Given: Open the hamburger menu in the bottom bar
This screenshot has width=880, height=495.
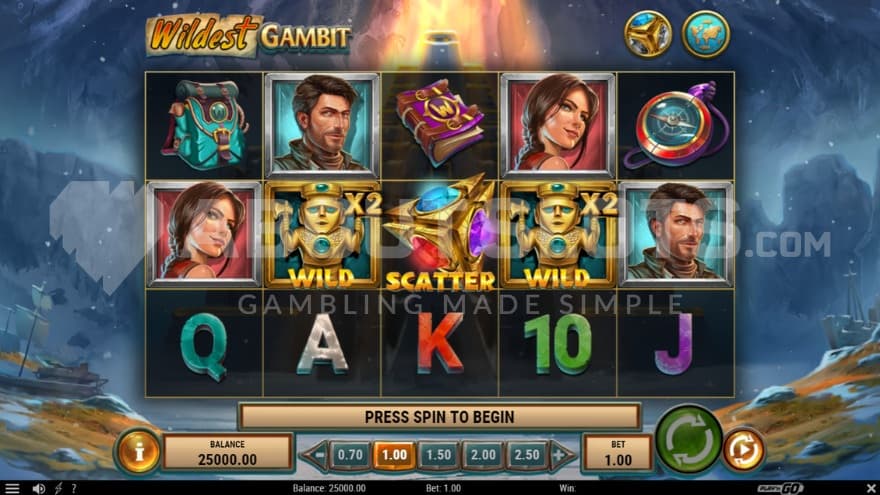Looking at the screenshot, I should [13, 488].
